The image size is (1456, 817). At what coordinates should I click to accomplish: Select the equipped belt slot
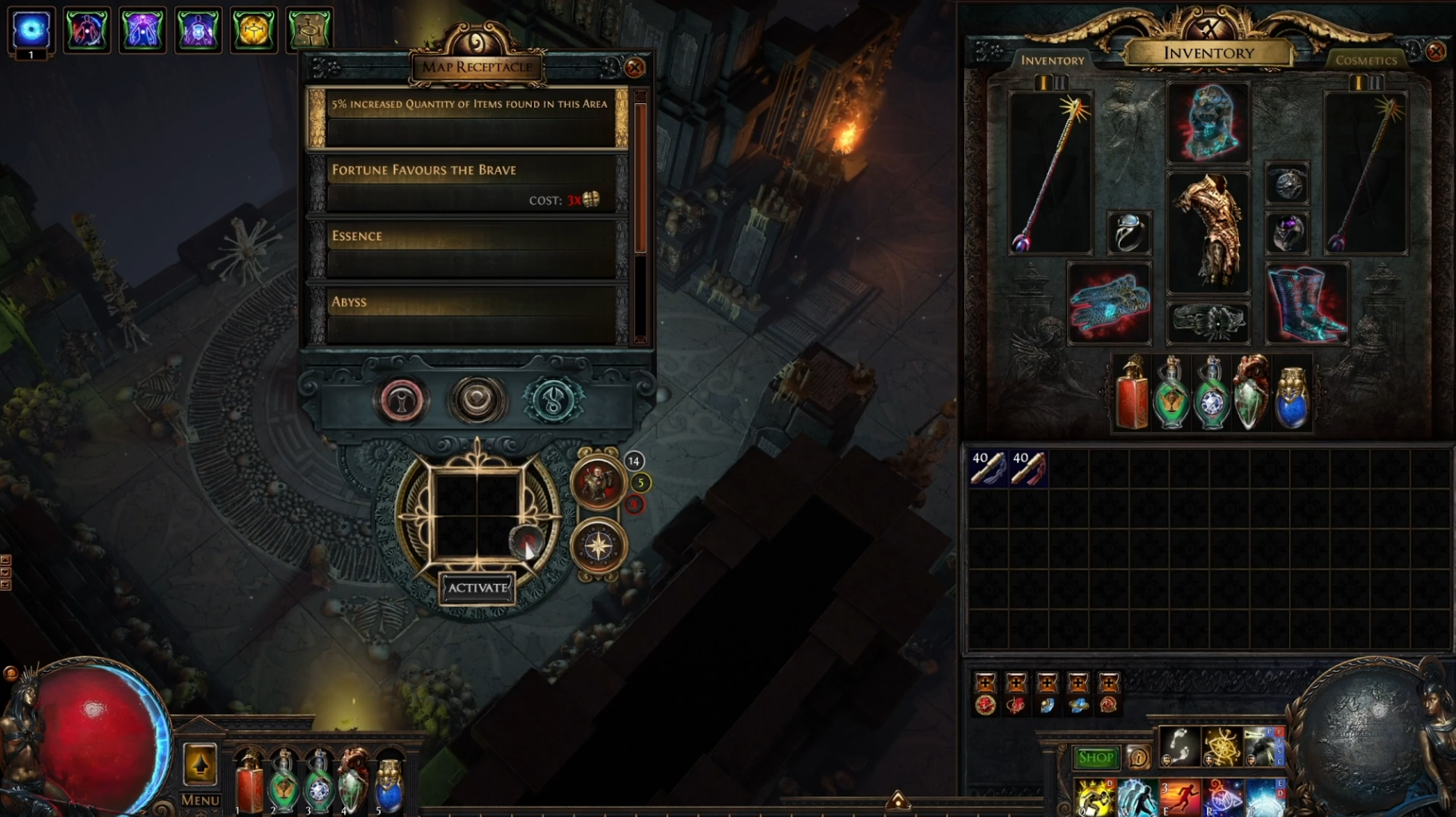click(x=1209, y=323)
